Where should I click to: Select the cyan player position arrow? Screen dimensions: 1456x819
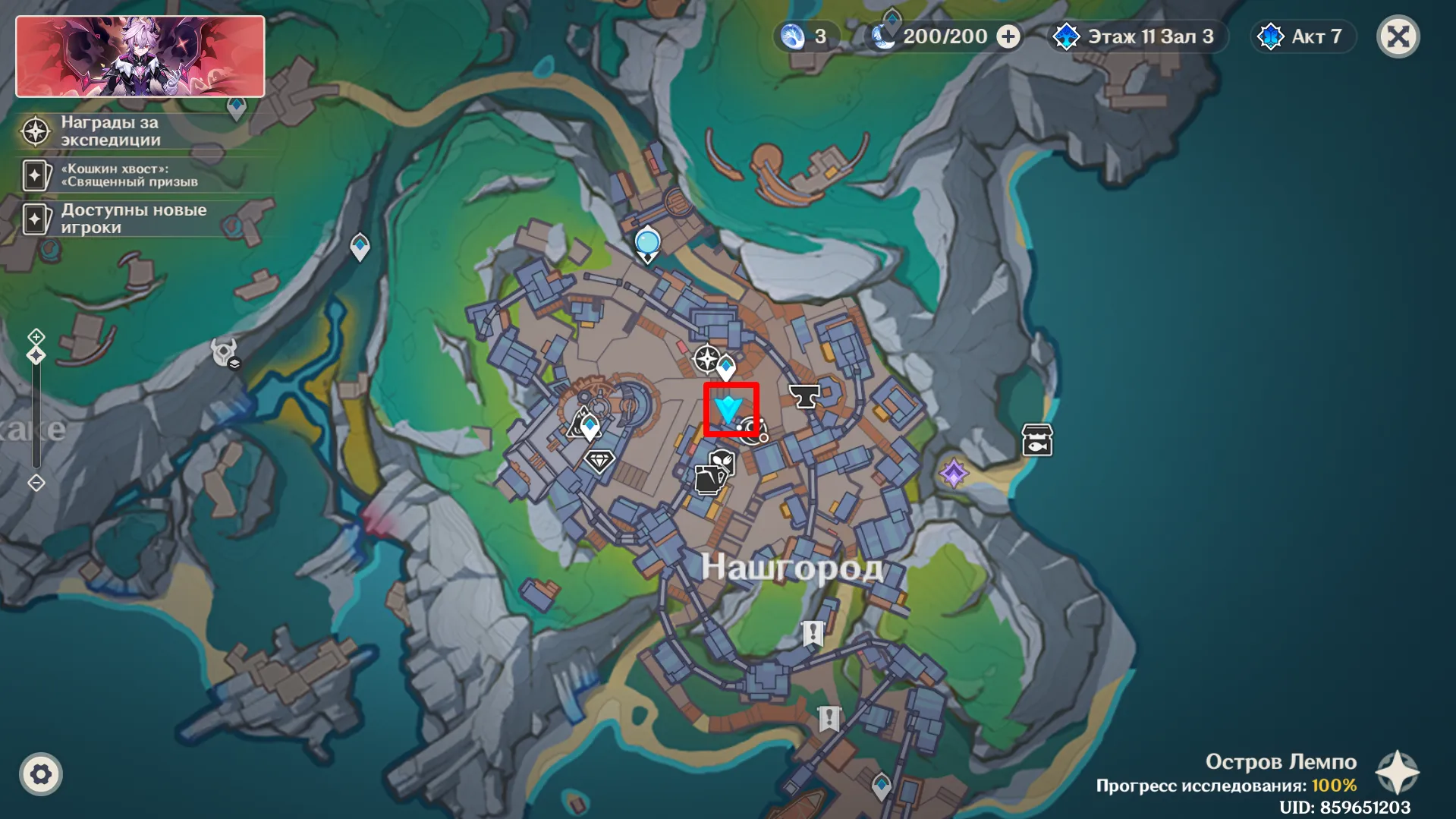pos(729,410)
